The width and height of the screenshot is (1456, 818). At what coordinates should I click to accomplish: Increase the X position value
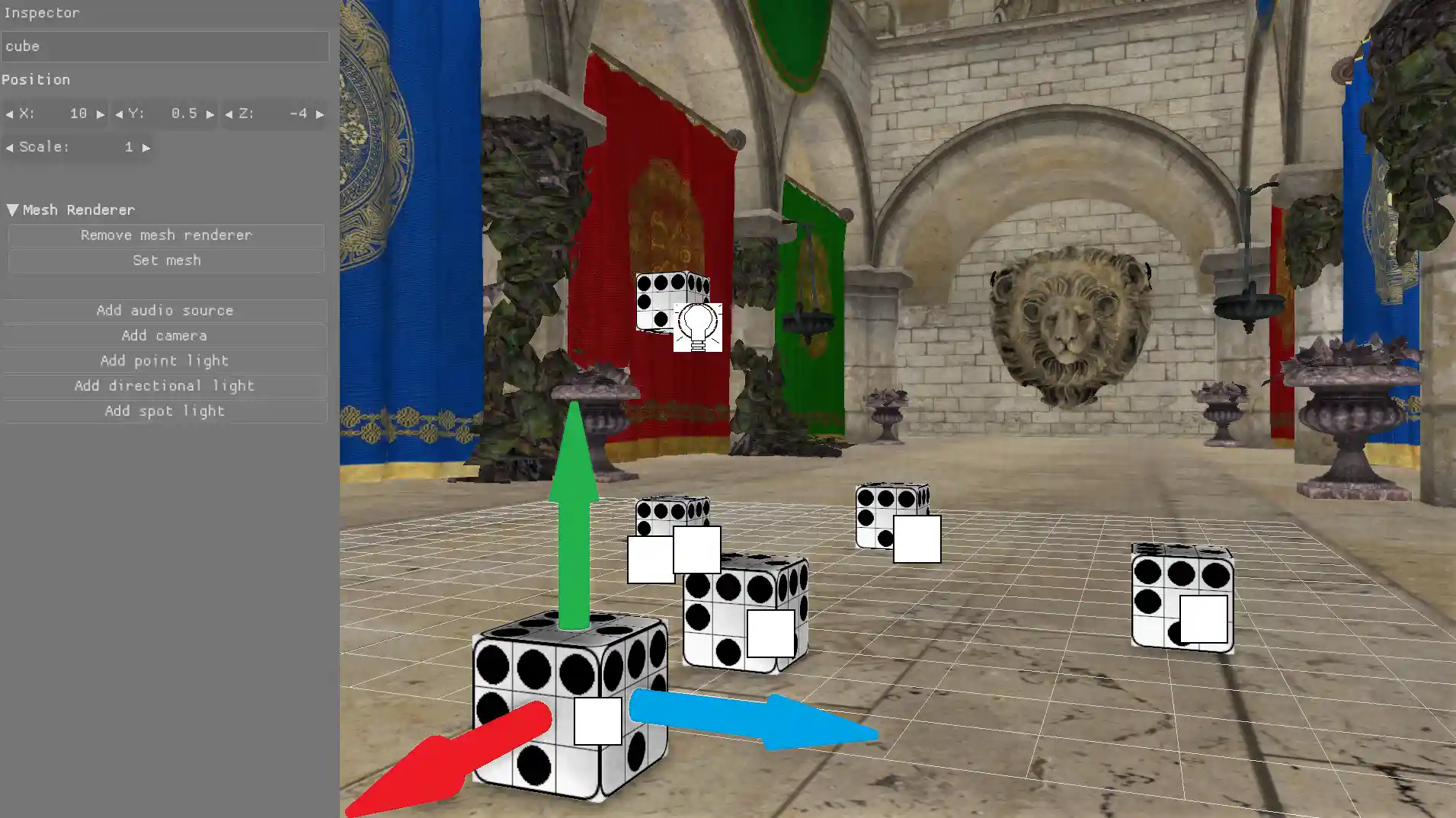pyautogui.click(x=100, y=113)
